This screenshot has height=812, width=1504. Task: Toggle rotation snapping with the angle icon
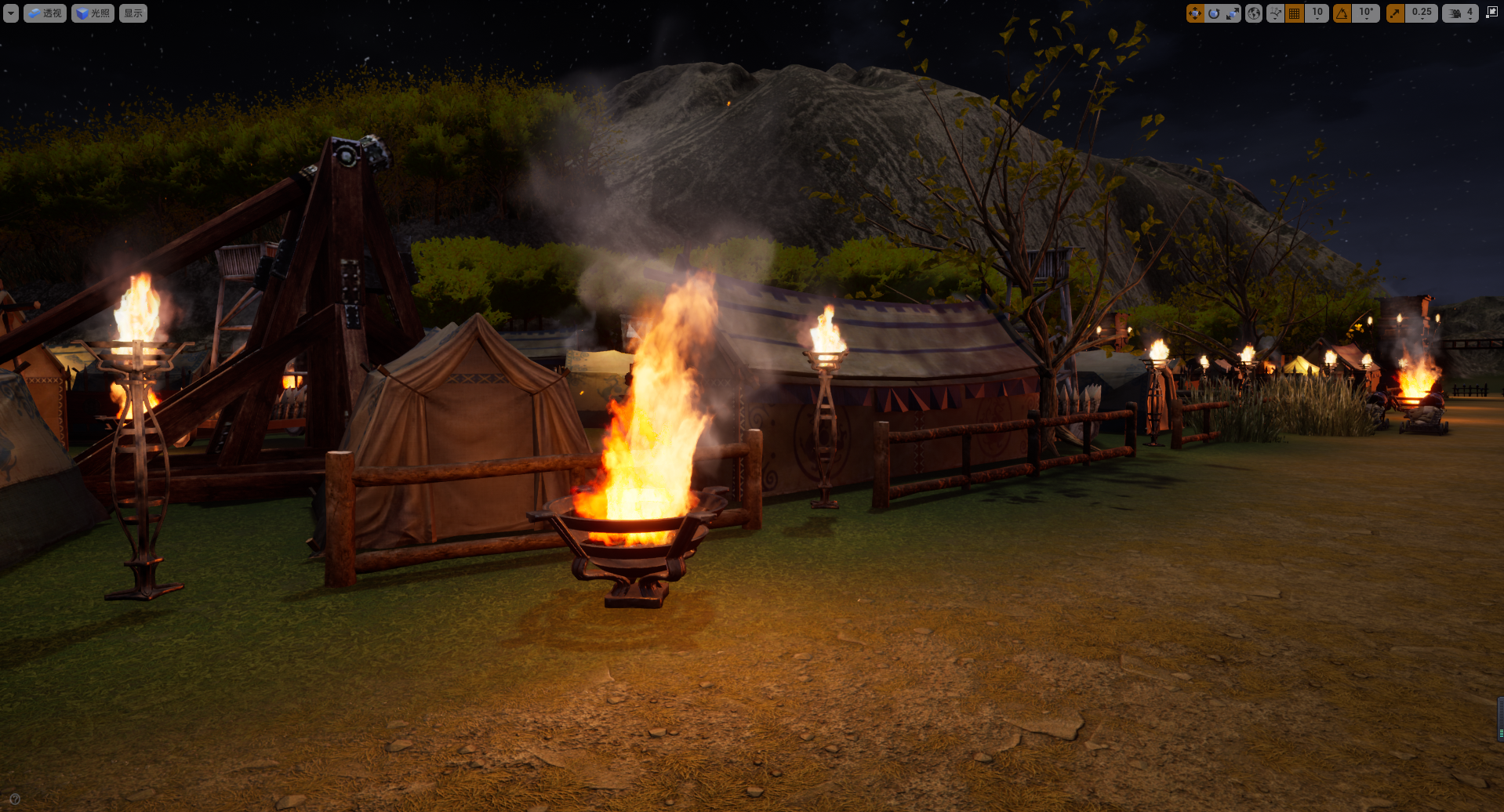click(x=1342, y=13)
